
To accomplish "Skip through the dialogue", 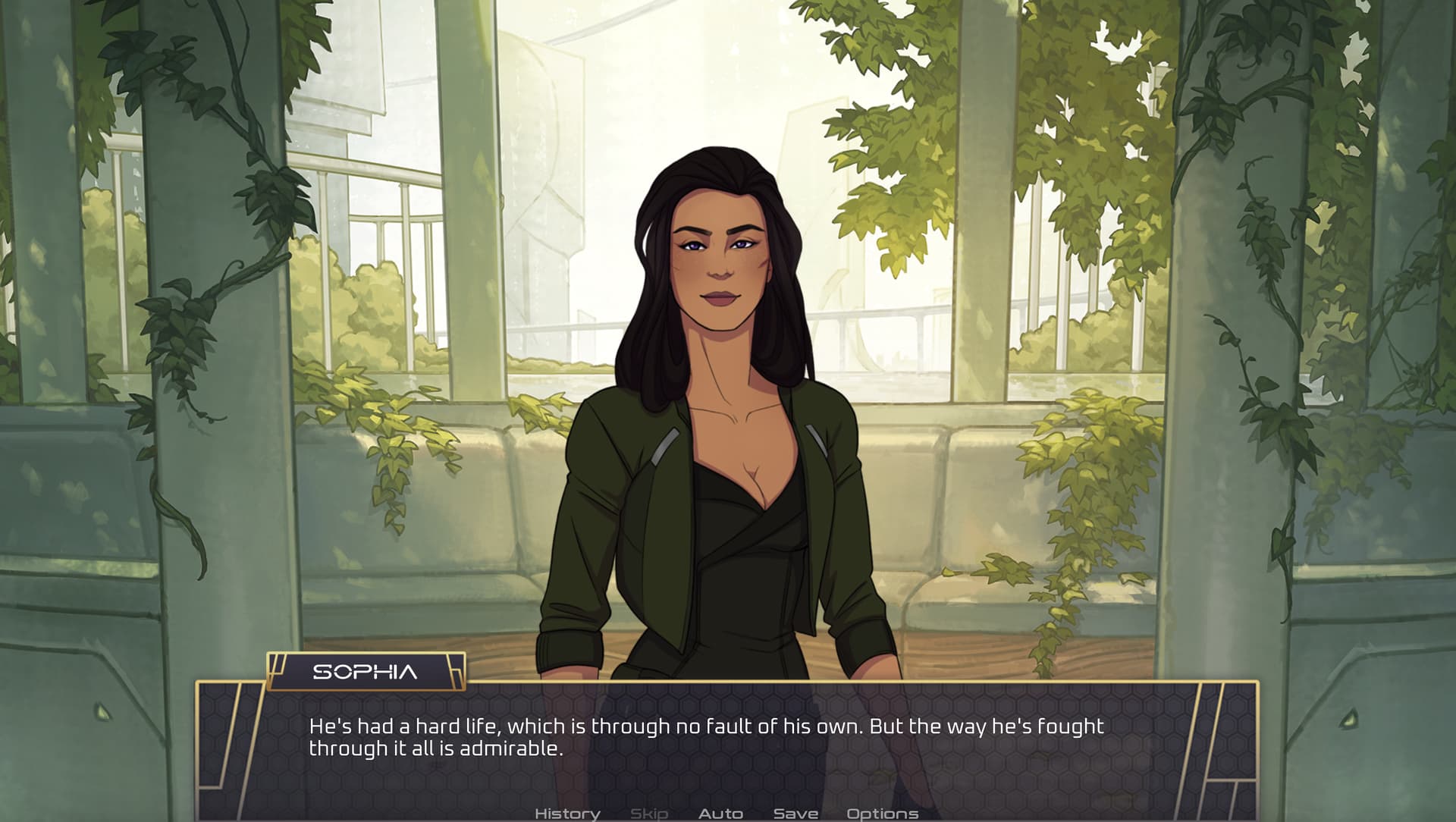I will 649,814.
